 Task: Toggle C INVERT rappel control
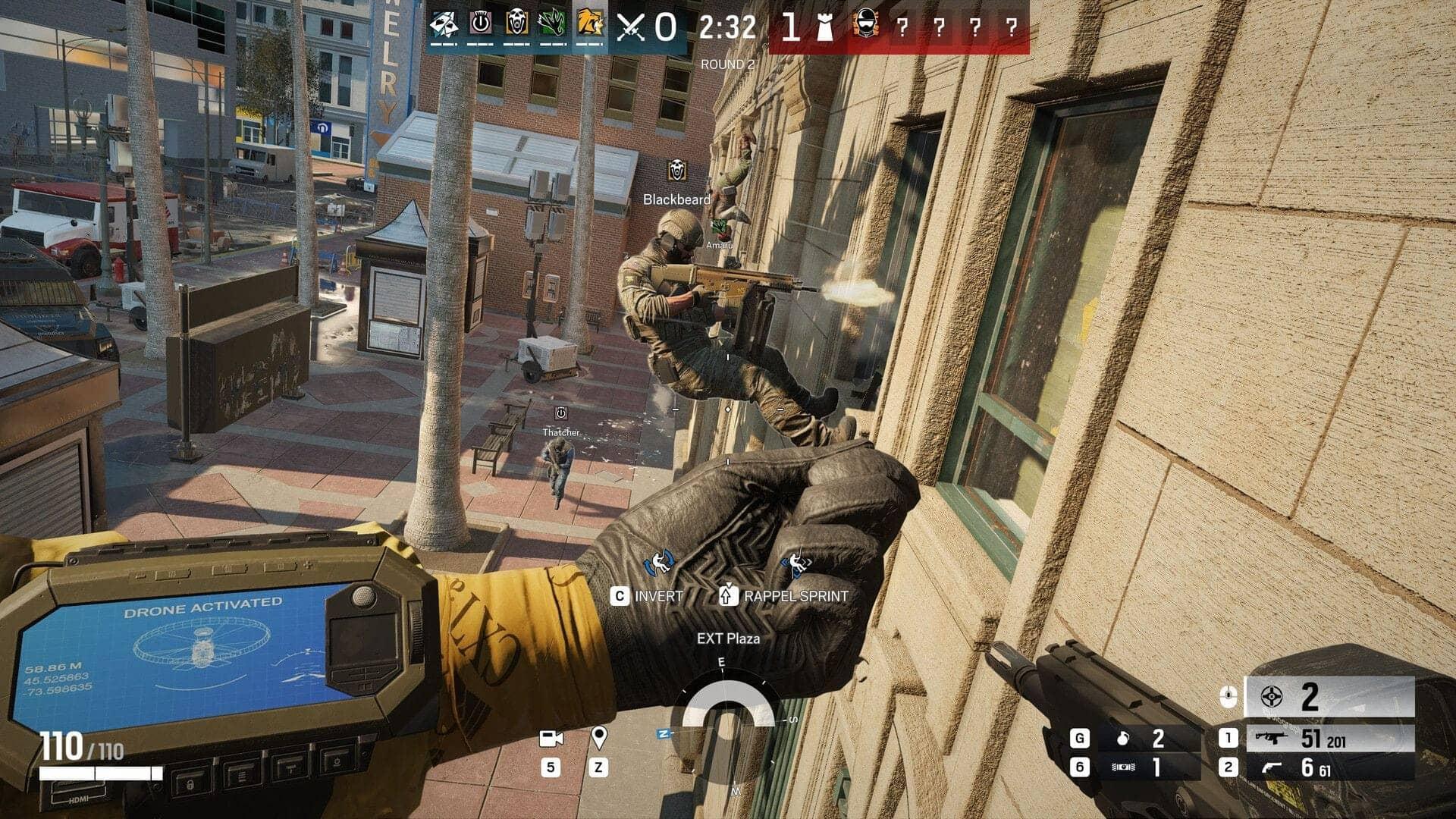(x=651, y=597)
